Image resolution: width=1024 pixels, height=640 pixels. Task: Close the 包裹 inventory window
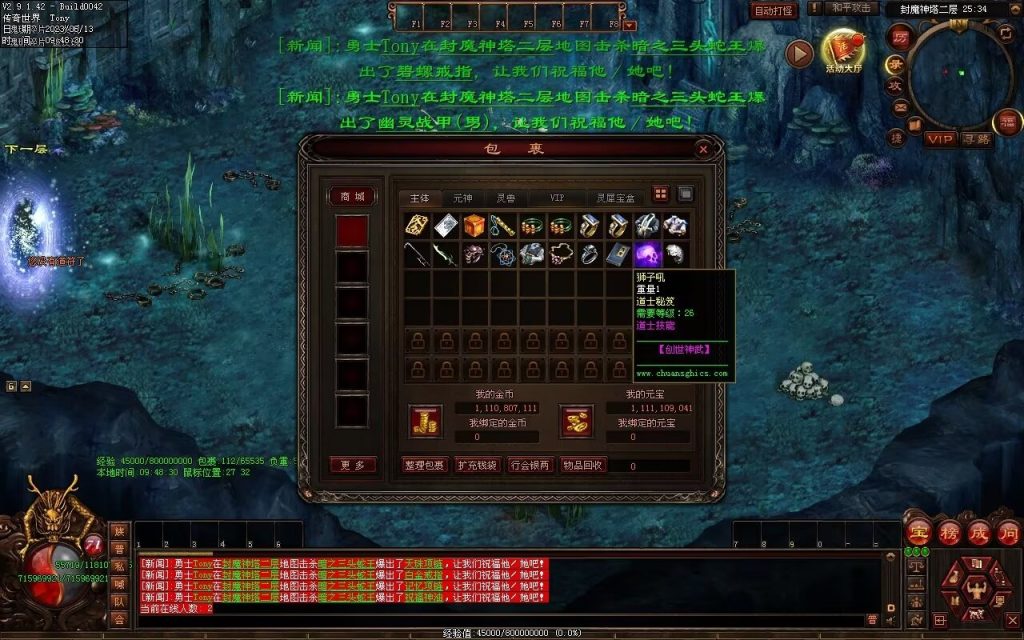[703, 149]
